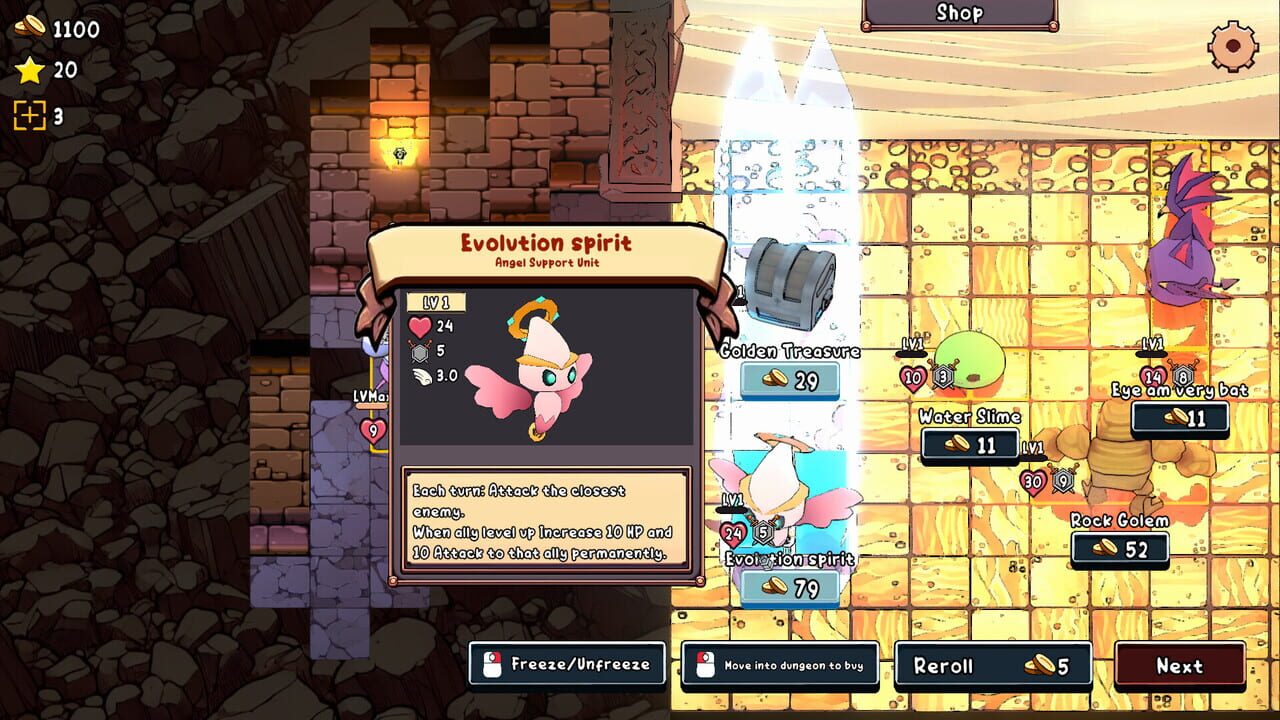Click the coin icon on the Reroll button
Screen dimensions: 1280x720
click(x=1040, y=665)
